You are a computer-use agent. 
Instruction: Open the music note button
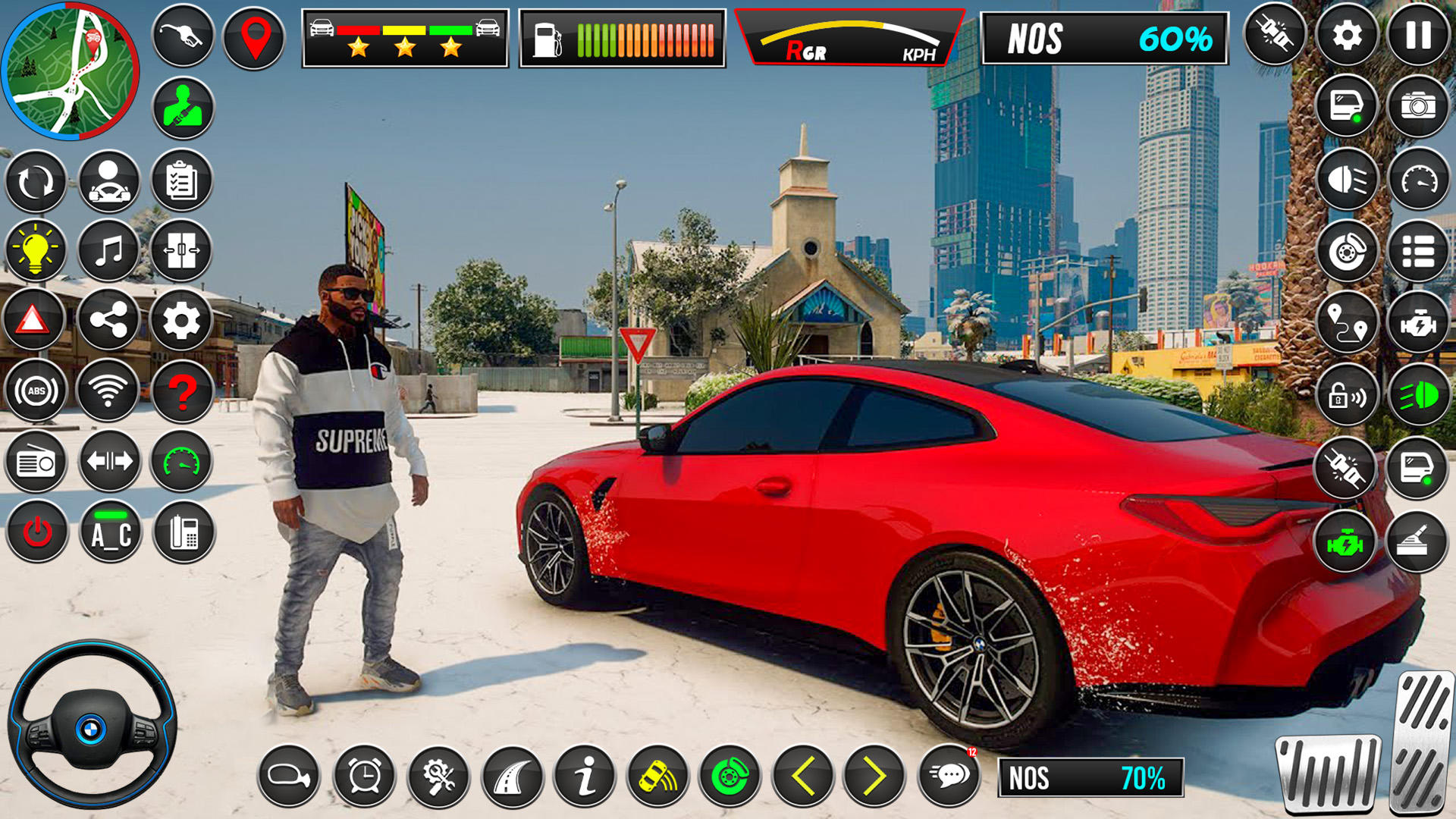click(x=108, y=250)
